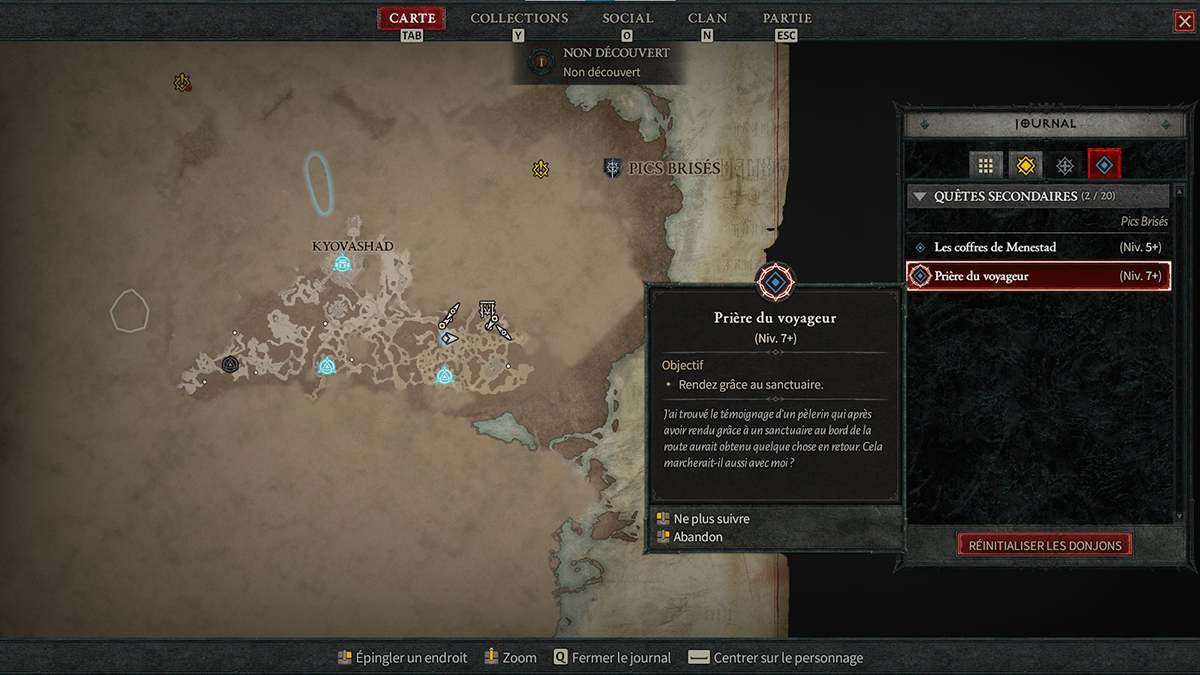
Task: Click the Réinitialiser les donjons button
Action: point(1045,545)
